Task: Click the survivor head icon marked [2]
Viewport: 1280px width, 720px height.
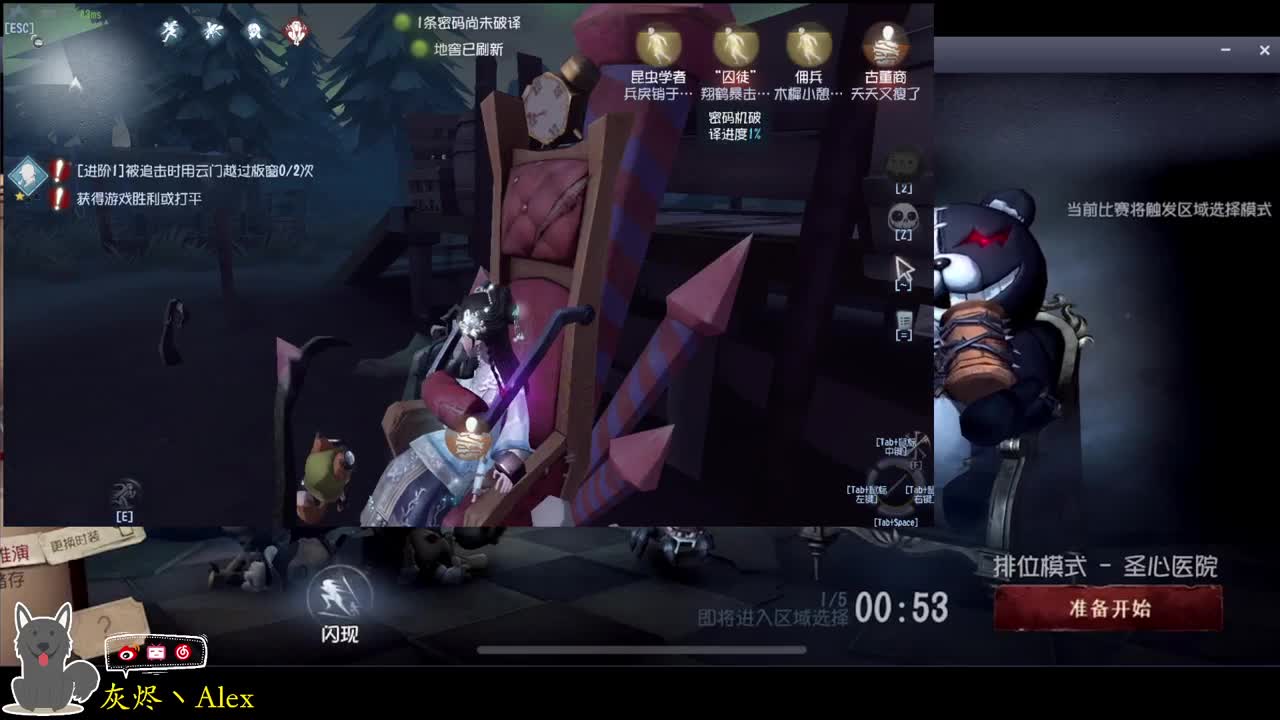Action: [x=903, y=162]
